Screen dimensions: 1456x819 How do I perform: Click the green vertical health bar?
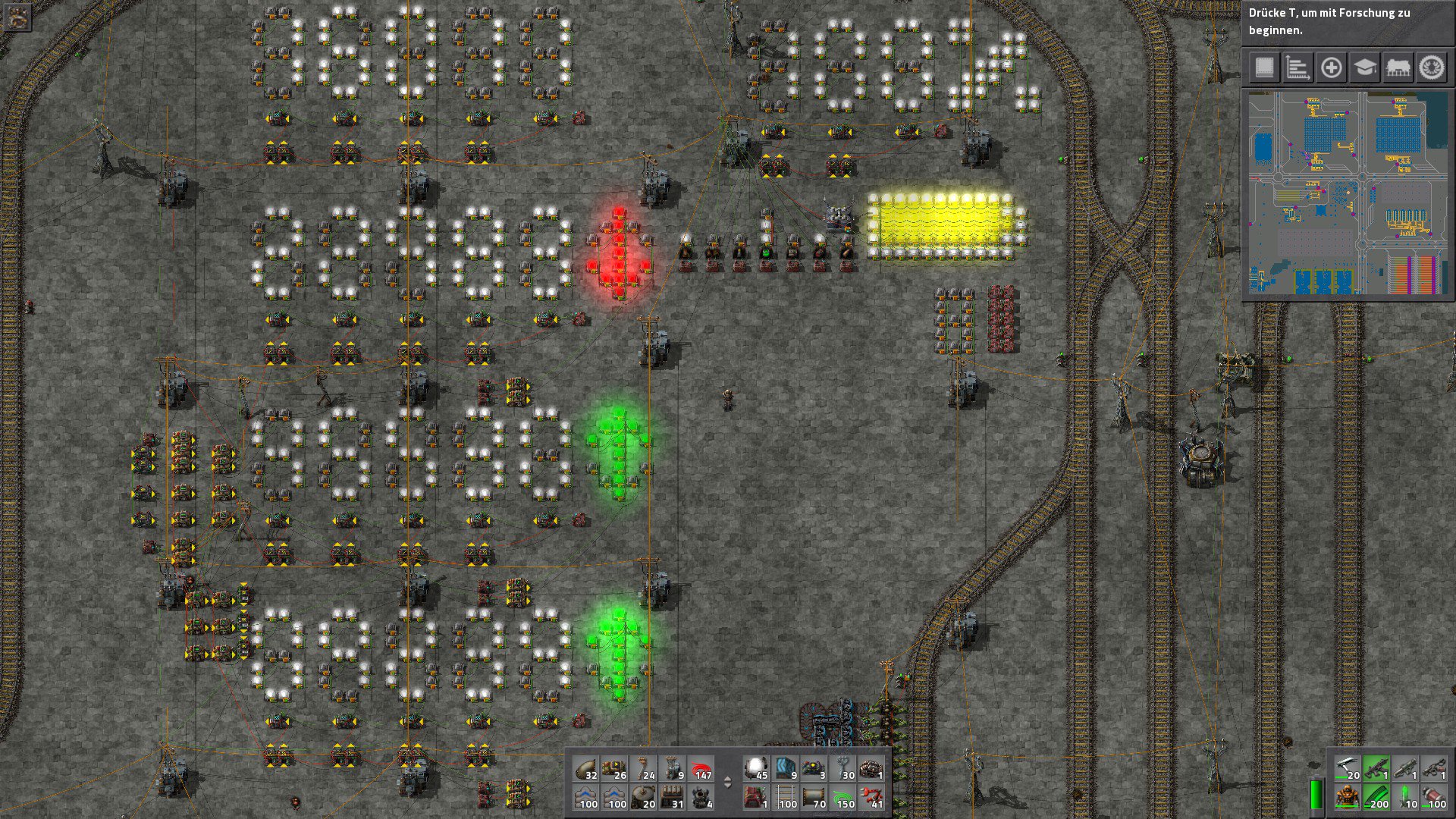pyautogui.click(x=1317, y=796)
